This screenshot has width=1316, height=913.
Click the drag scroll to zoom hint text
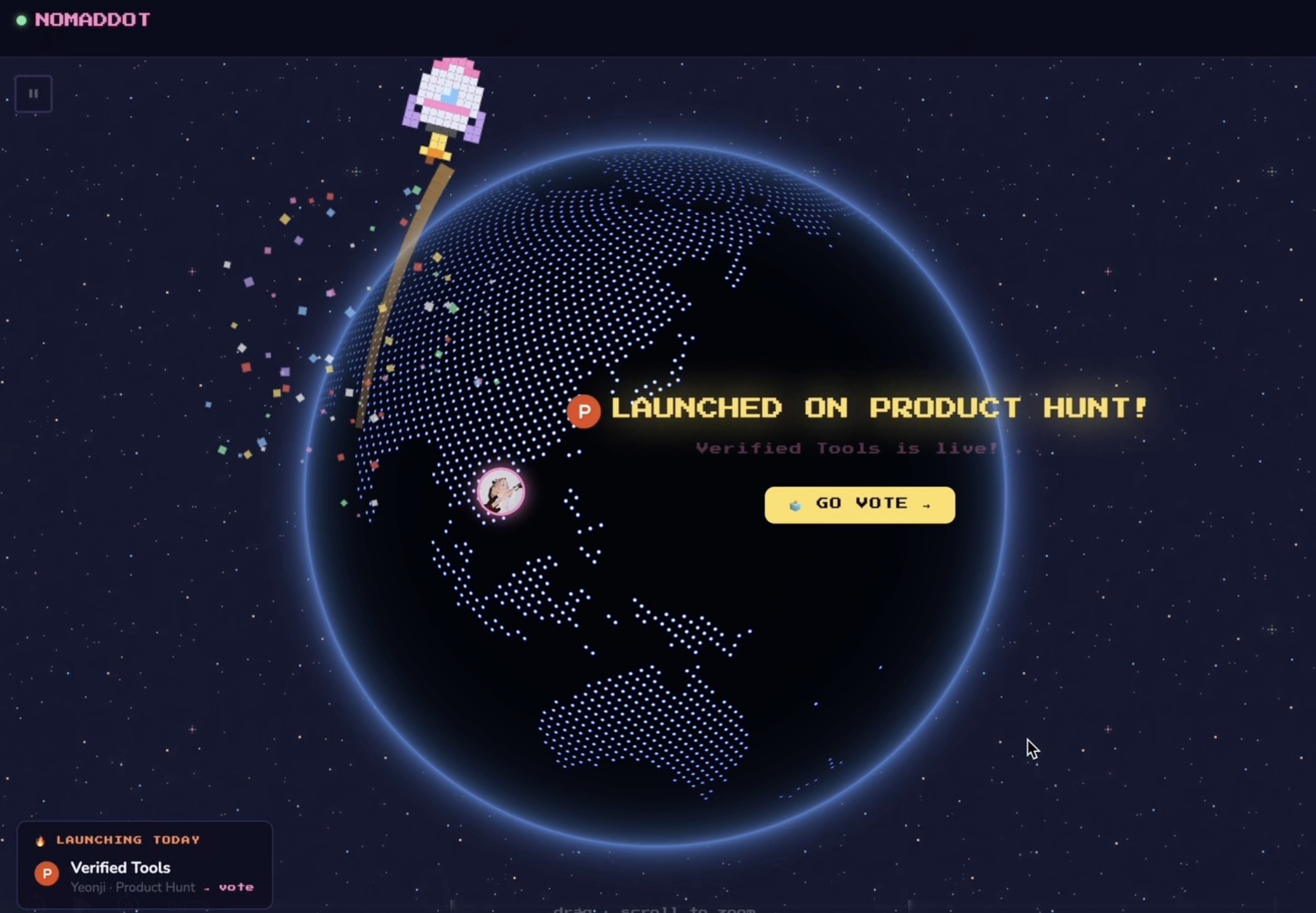point(653,908)
